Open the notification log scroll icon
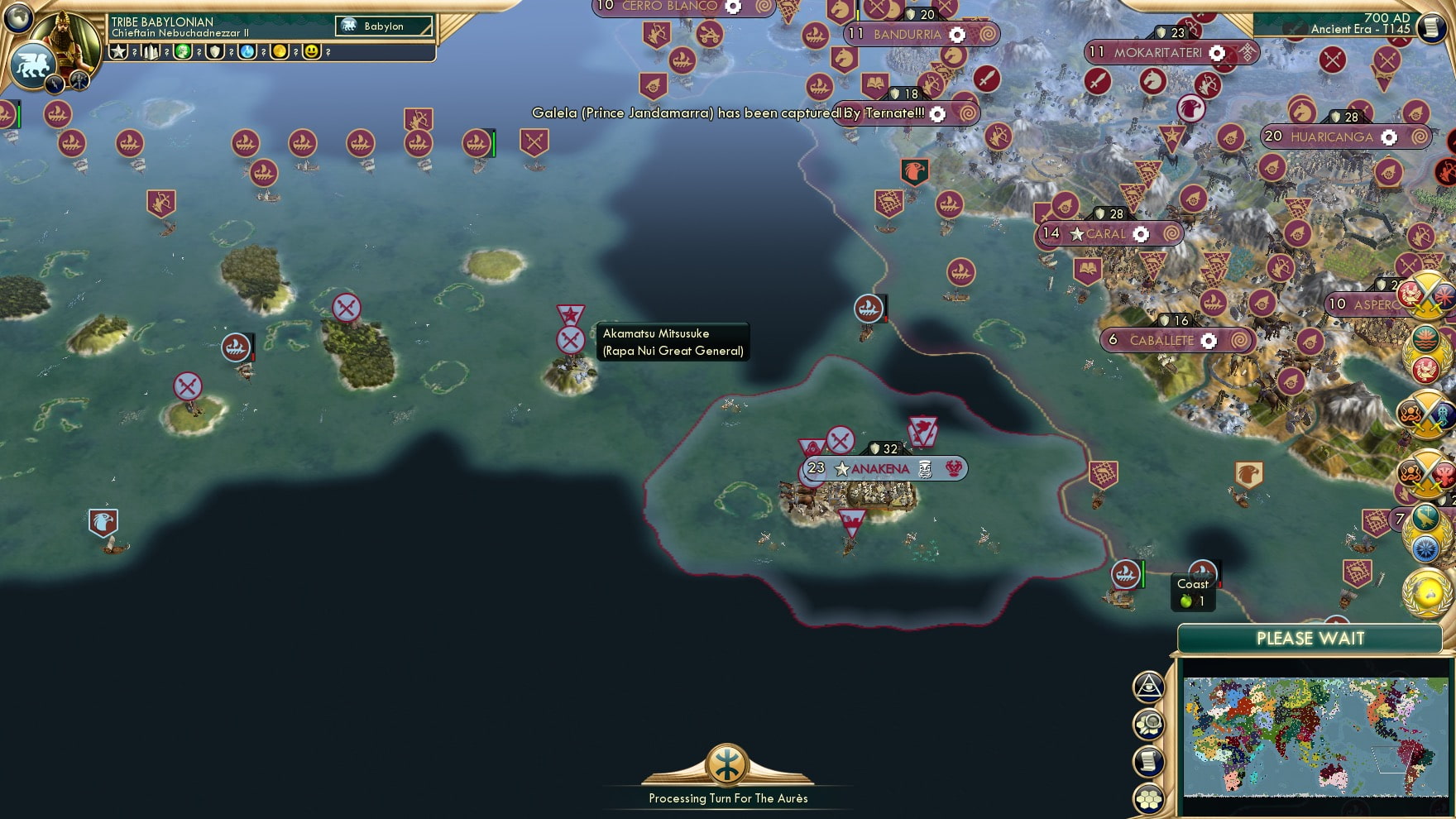Viewport: 1456px width, 819px height. click(1148, 758)
